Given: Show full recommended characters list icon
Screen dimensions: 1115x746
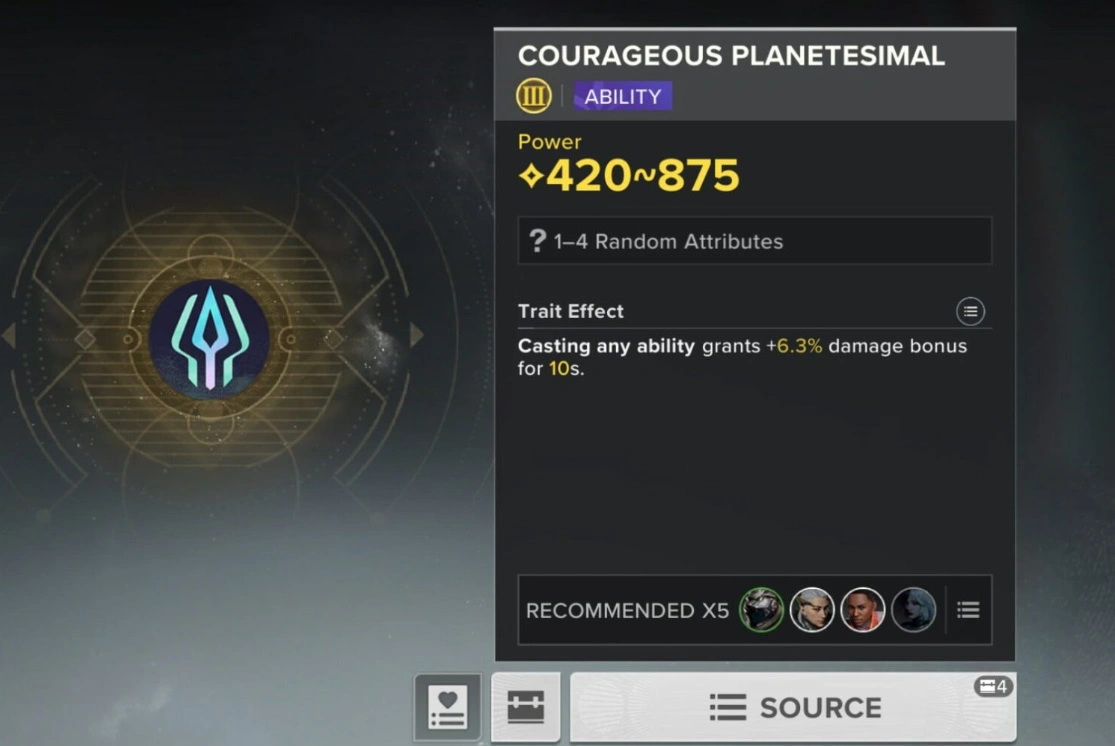Looking at the screenshot, I should click(x=968, y=610).
